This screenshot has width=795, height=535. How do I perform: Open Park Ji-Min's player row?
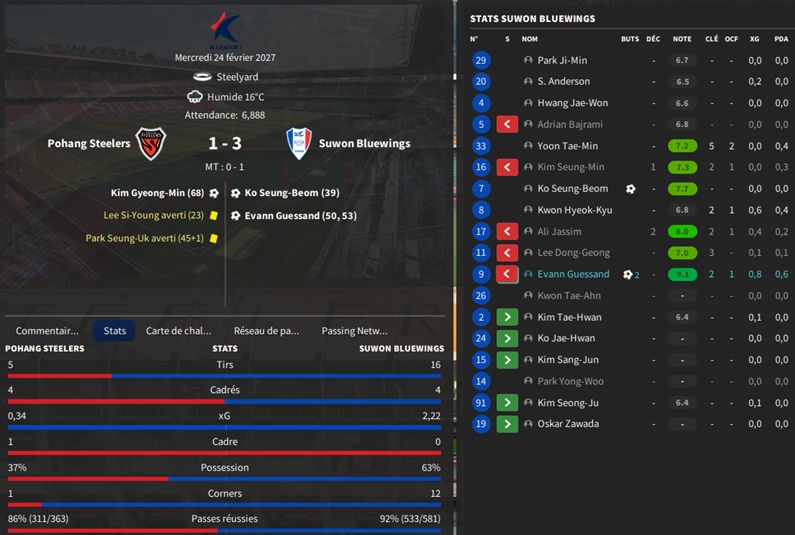(562, 60)
